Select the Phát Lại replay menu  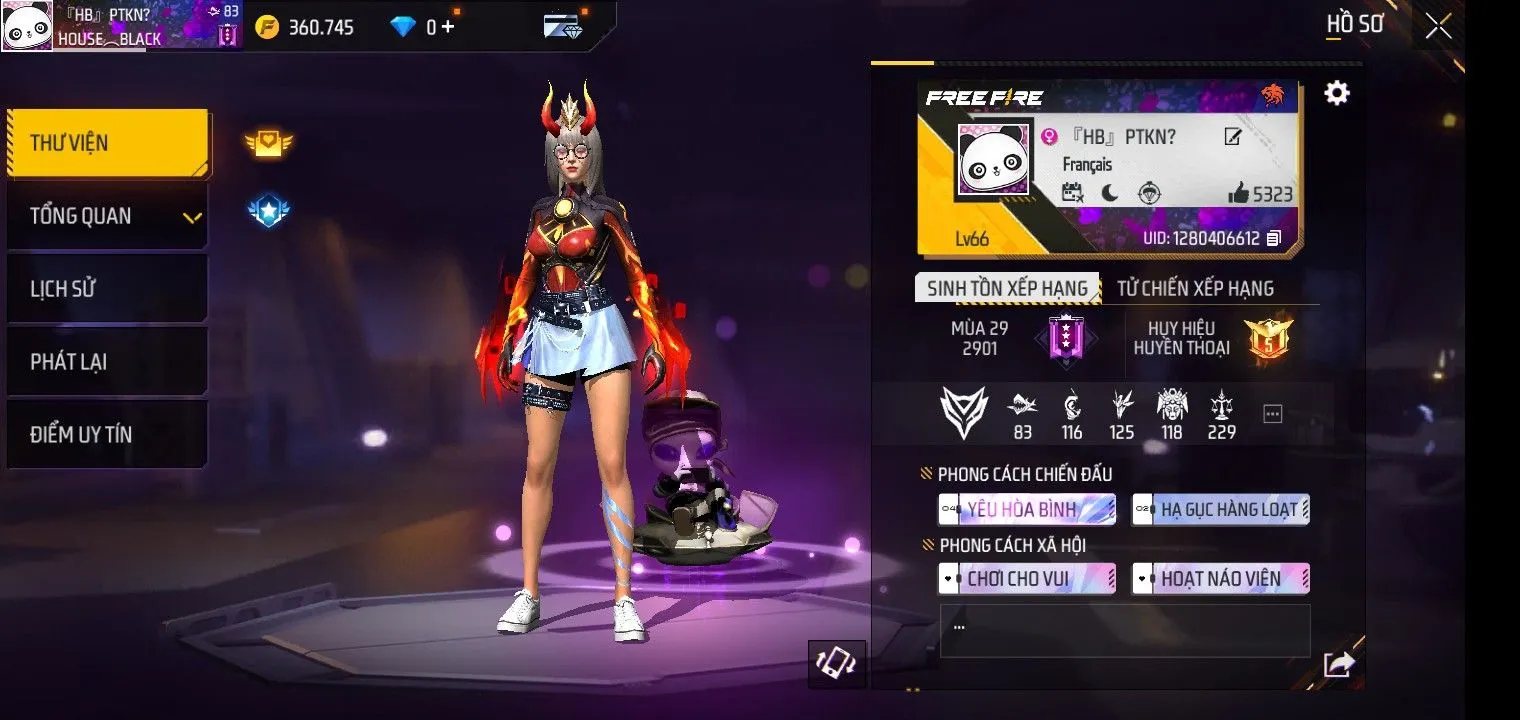click(108, 362)
